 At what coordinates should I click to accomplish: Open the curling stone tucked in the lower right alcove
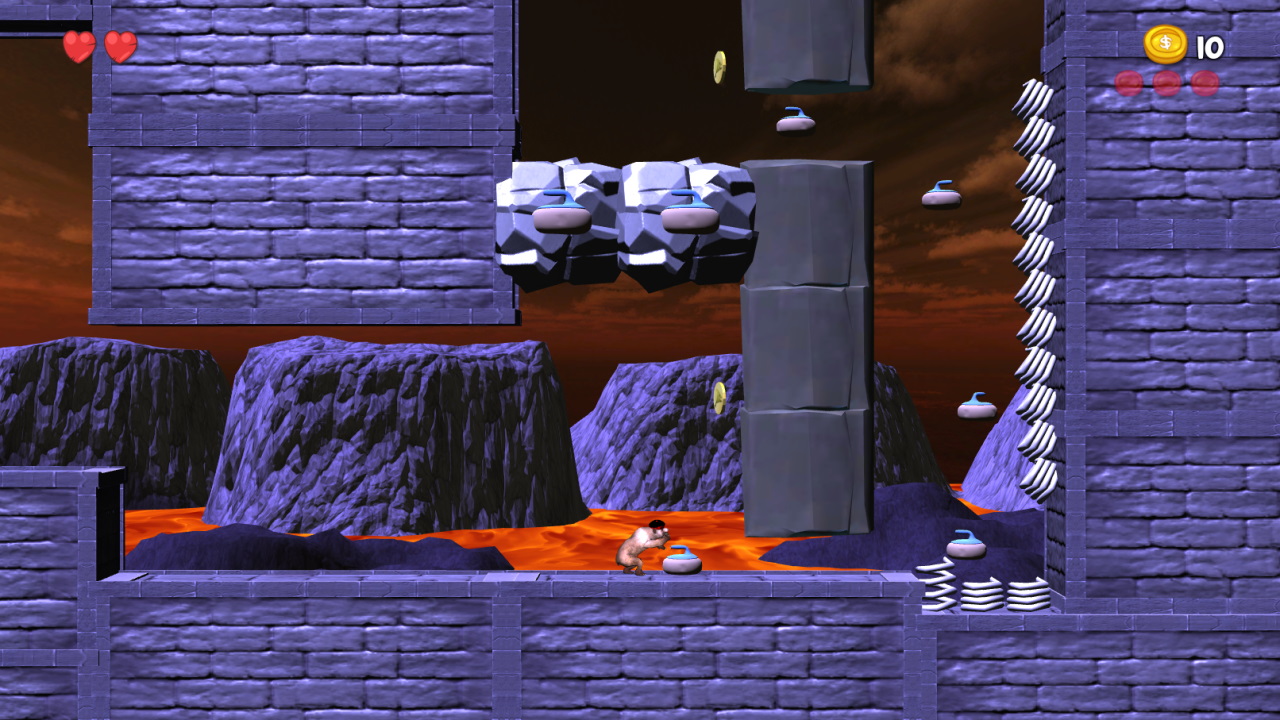[x=966, y=546]
